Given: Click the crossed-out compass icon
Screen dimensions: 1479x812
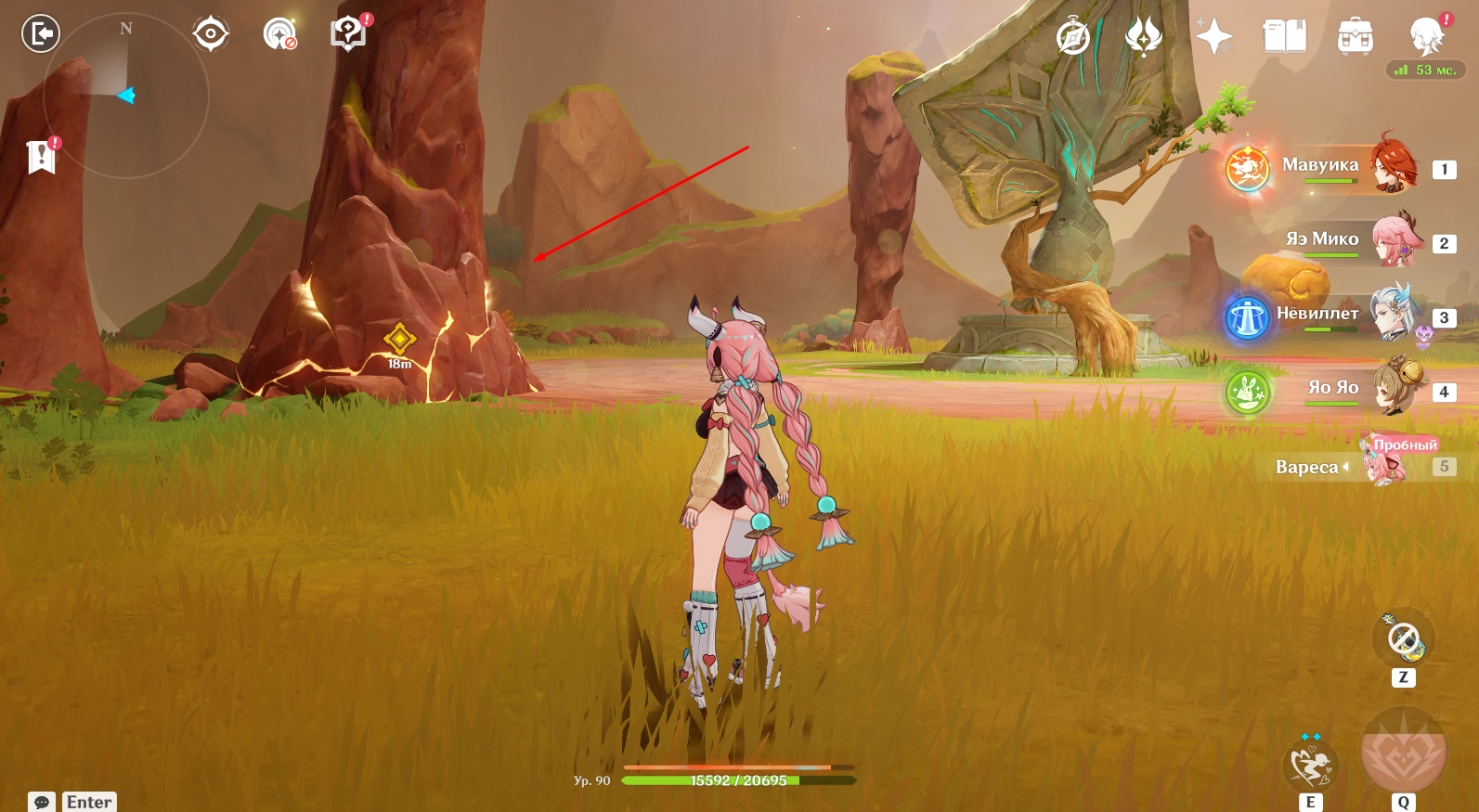Looking at the screenshot, I should [x=1073, y=37].
